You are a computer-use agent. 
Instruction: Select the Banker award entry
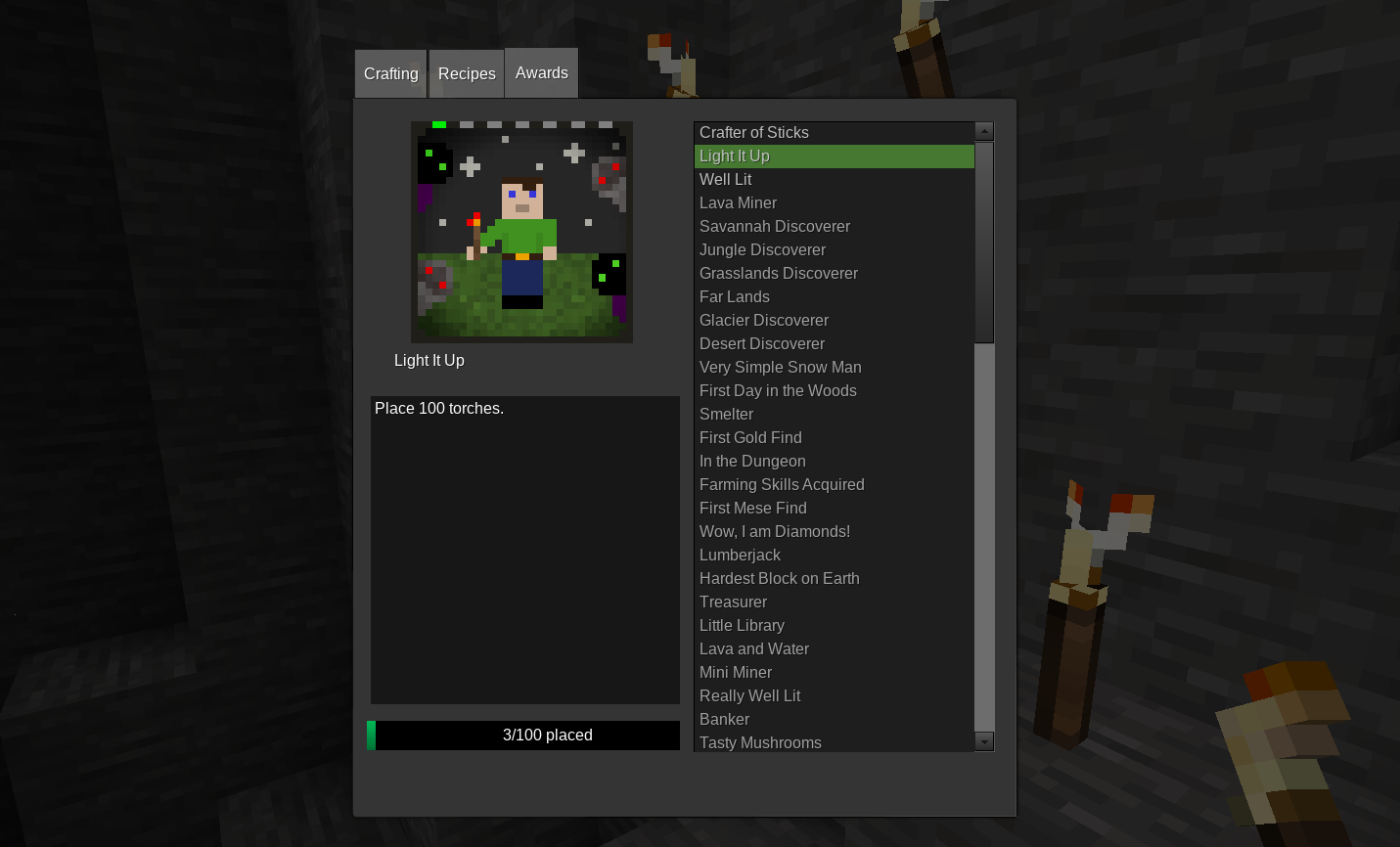(725, 719)
